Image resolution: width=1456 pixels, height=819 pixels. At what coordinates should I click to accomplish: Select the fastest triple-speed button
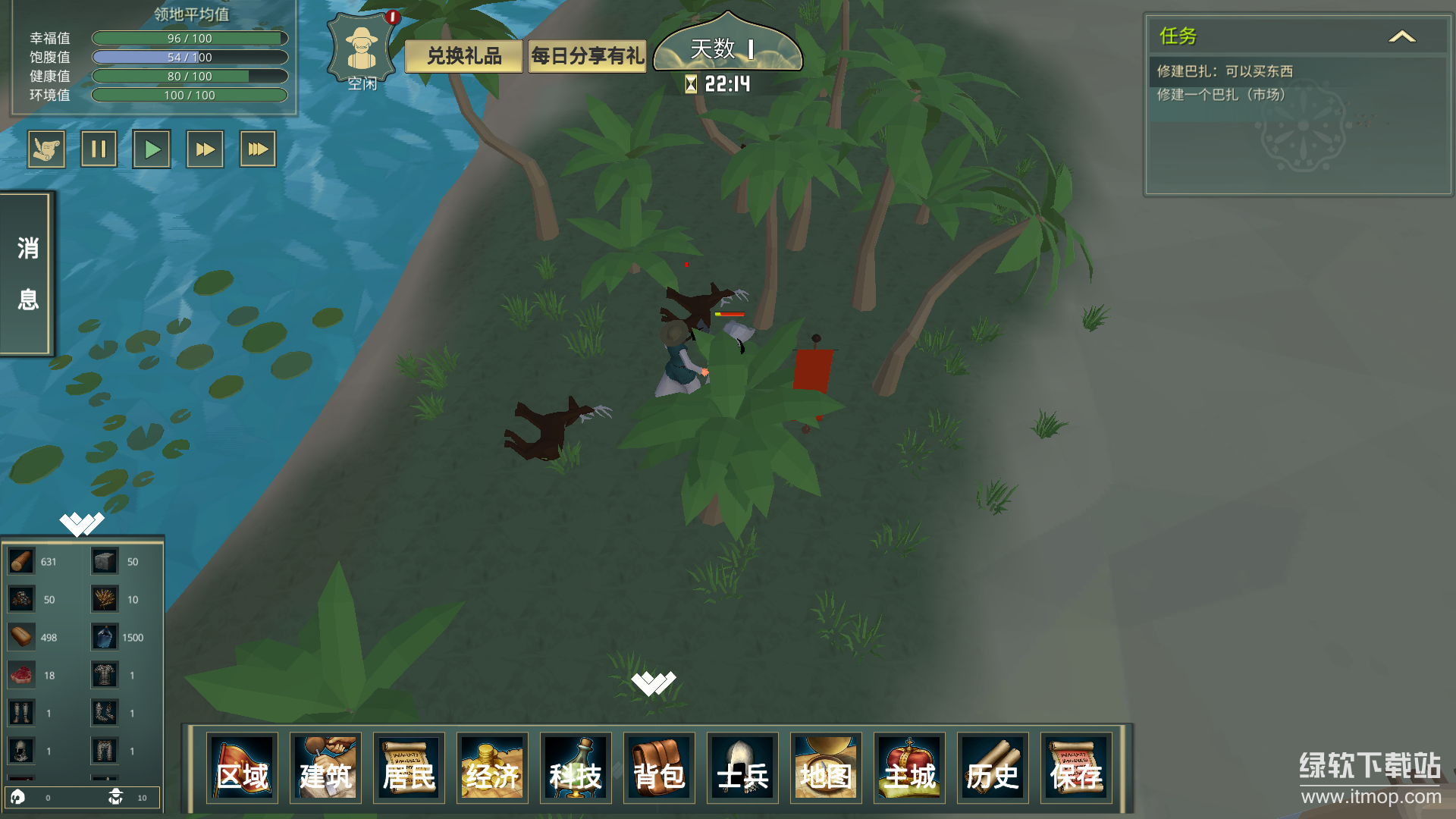coord(258,149)
